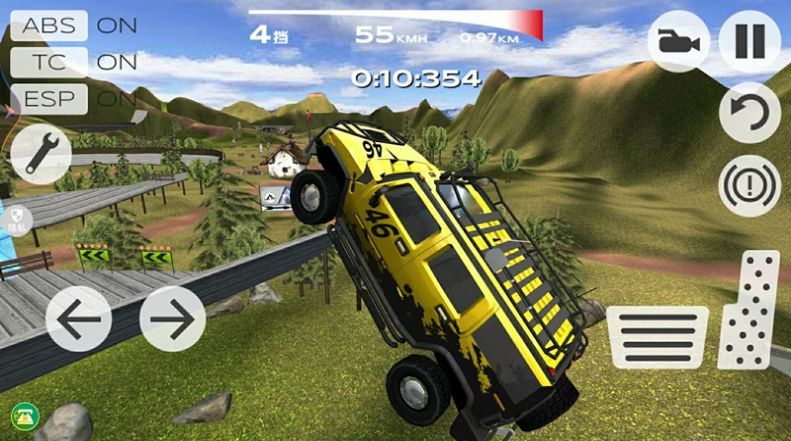
Task: Engage the handbrake button
Action: (x=749, y=186)
